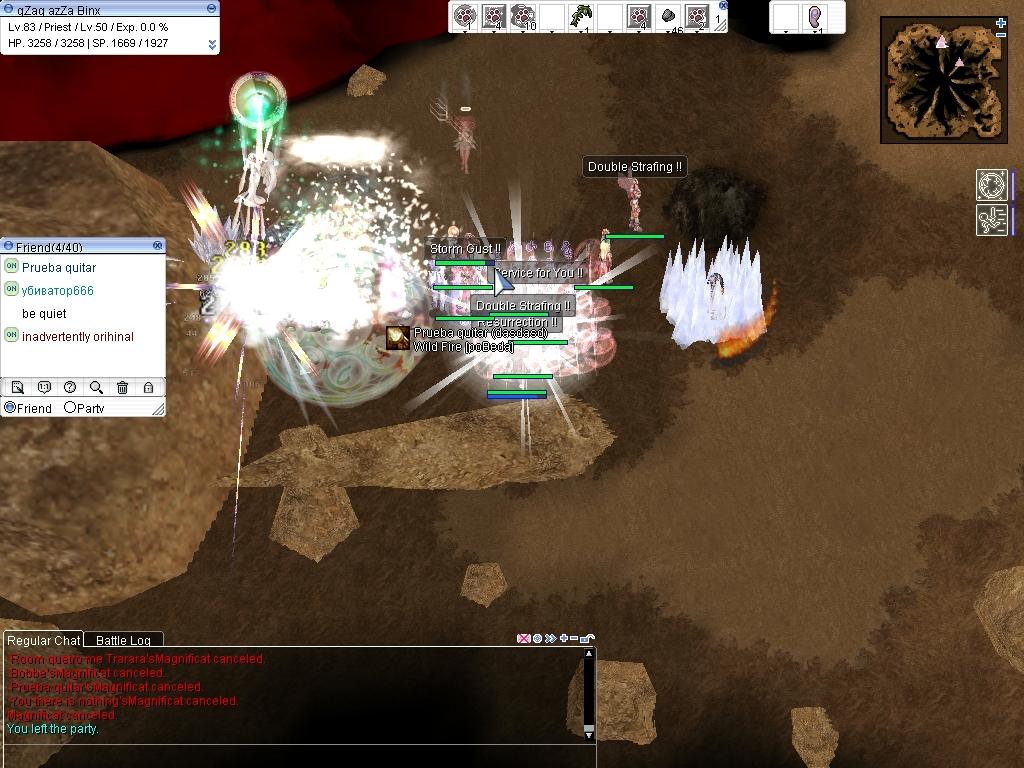Activate the pink ear item slot
Viewport: 1024px width, 768px height.
[x=815, y=17]
